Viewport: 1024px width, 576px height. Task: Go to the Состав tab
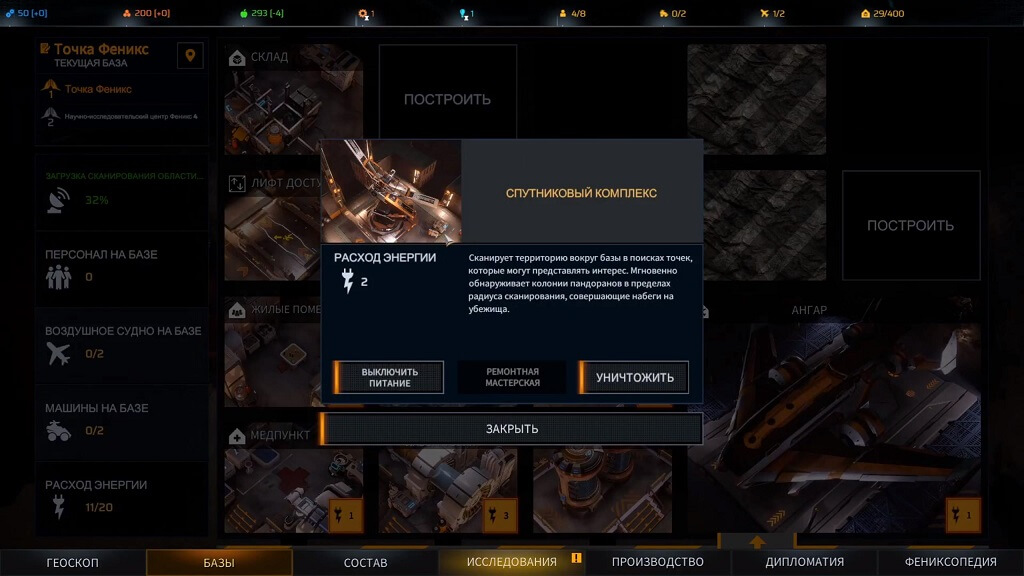point(365,562)
